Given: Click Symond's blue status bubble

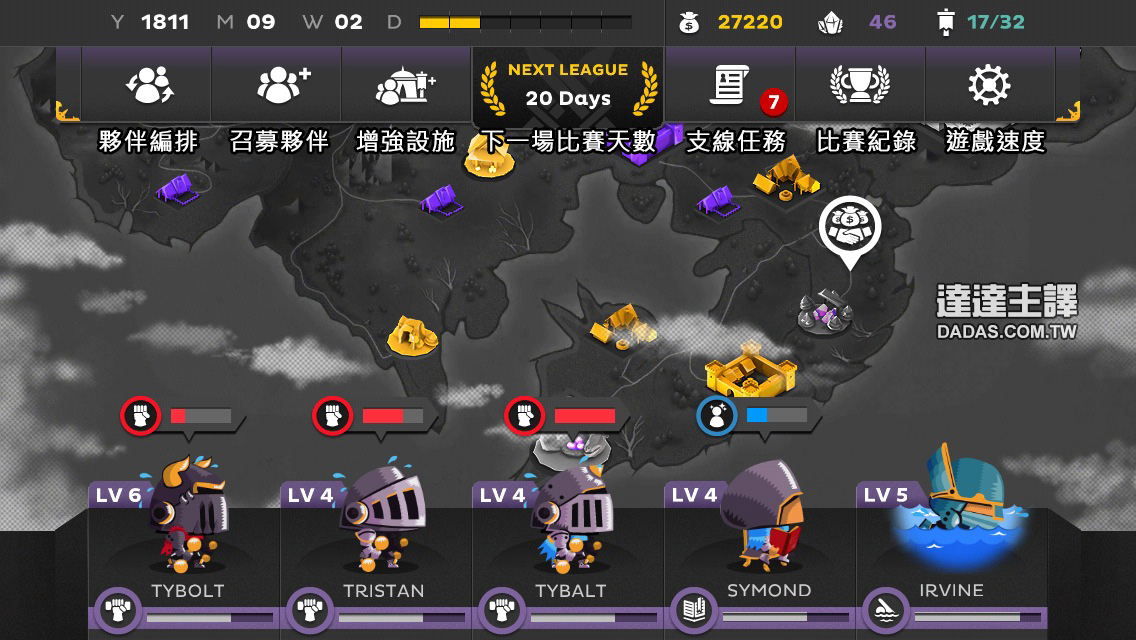Looking at the screenshot, I should click(756, 416).
